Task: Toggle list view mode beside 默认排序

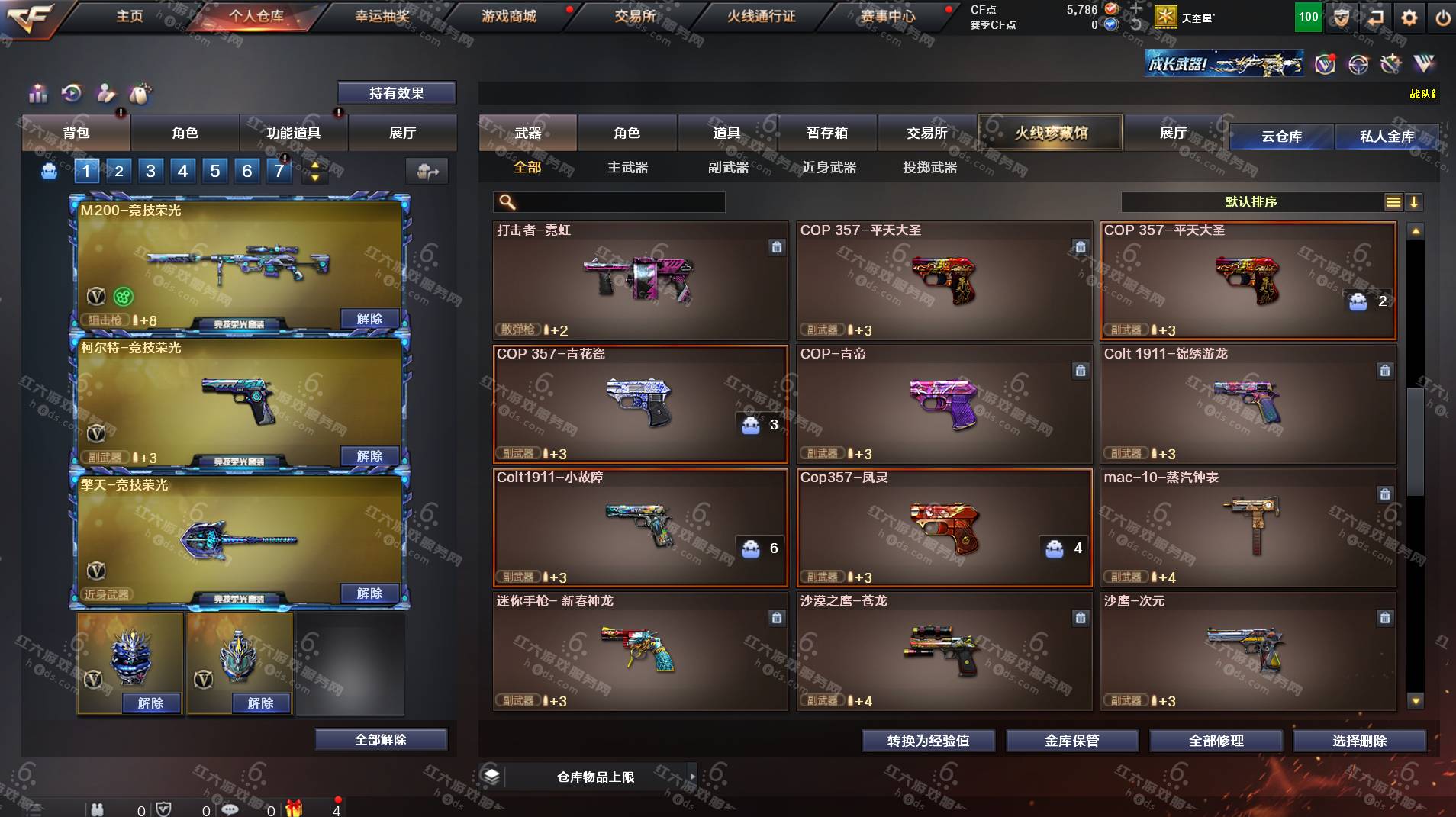Action: 1393,202
